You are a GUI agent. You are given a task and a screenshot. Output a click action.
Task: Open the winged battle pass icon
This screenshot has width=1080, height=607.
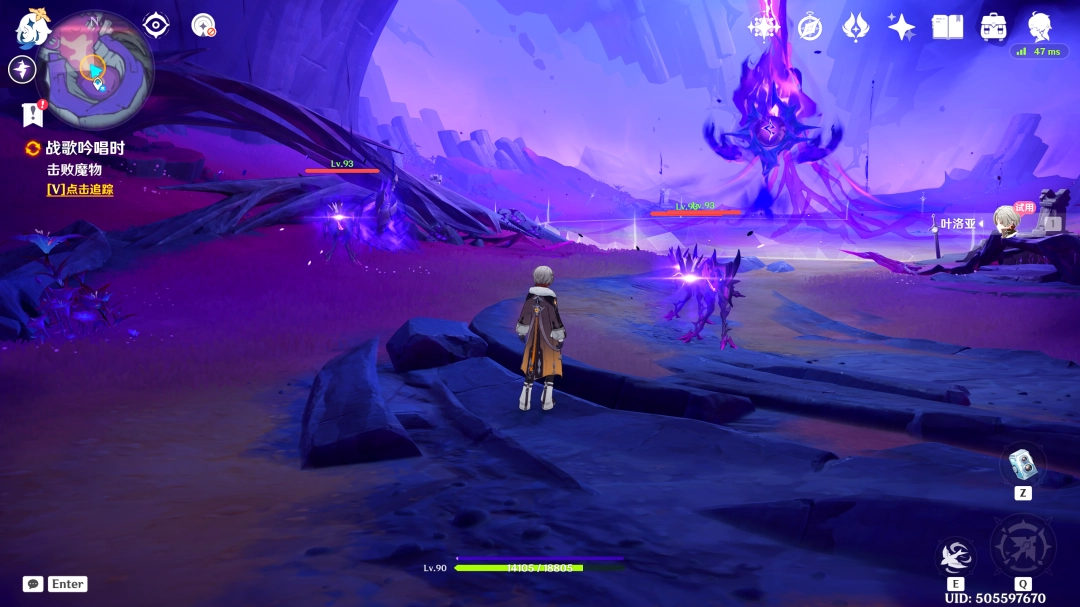tap(856, 27)
